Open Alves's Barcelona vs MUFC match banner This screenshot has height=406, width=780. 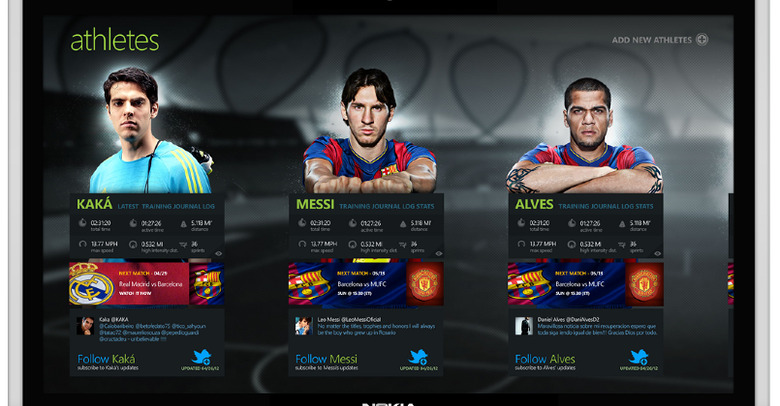[x=584, y=284]
